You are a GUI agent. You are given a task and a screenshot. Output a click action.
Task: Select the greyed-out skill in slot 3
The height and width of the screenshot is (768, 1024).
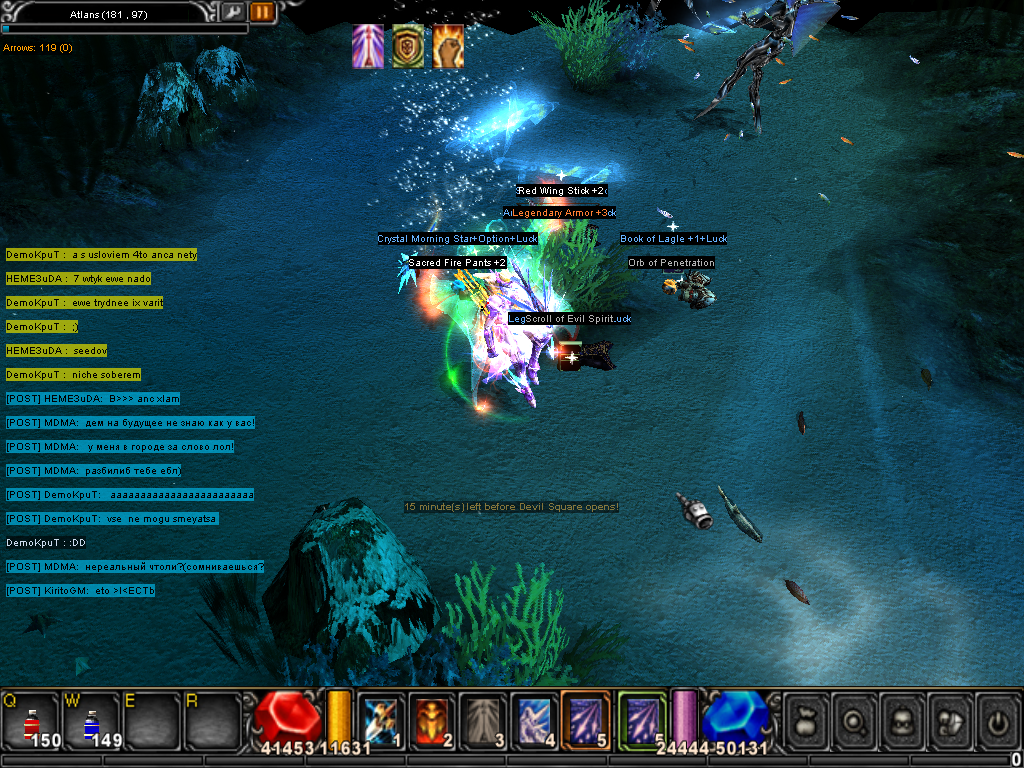pyautogui.click(x=484, y=718)
